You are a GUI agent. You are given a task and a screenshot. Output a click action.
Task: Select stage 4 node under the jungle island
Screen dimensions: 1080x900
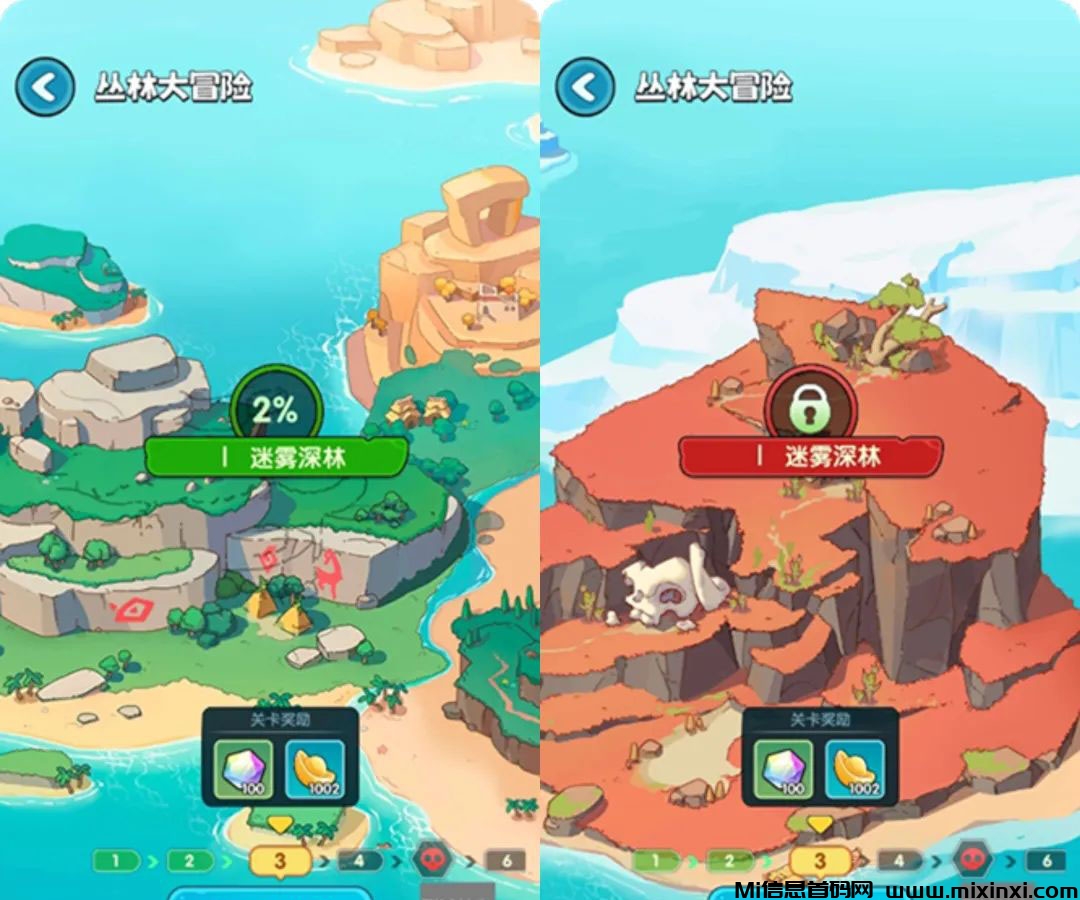[360, 861]
